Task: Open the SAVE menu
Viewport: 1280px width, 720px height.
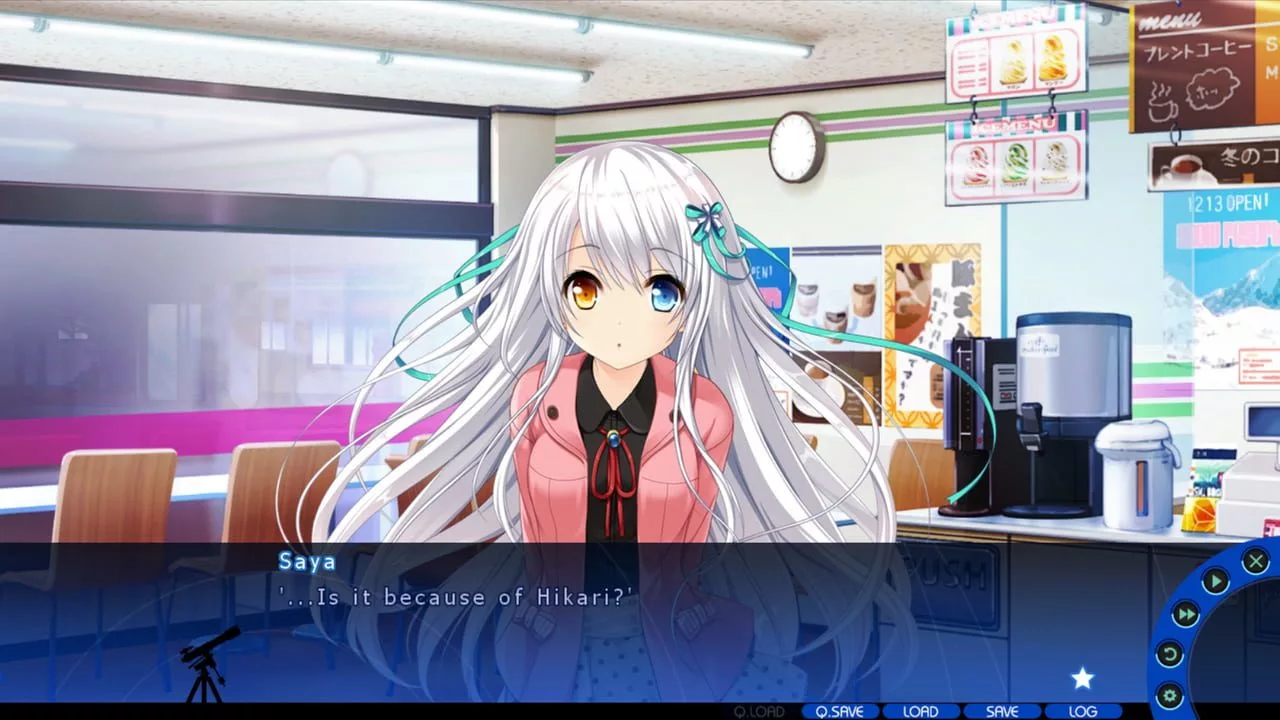Action: click(1001, 711)
